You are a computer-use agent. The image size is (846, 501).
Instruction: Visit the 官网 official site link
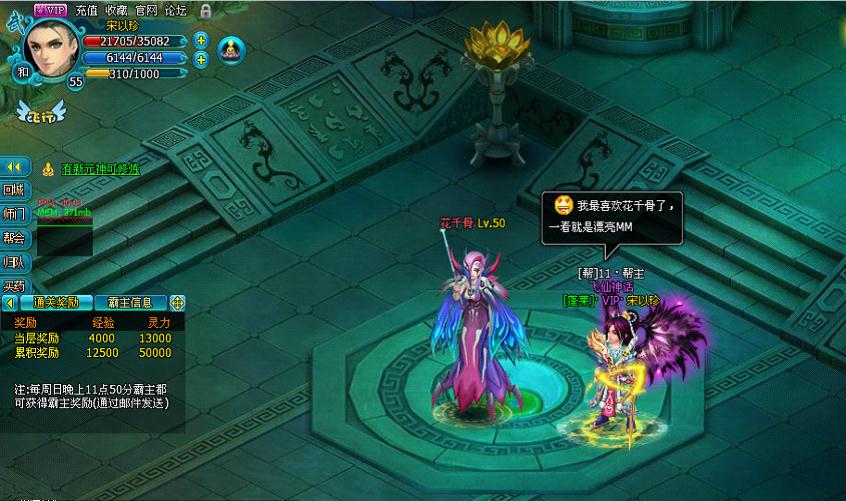click(146, 9)
